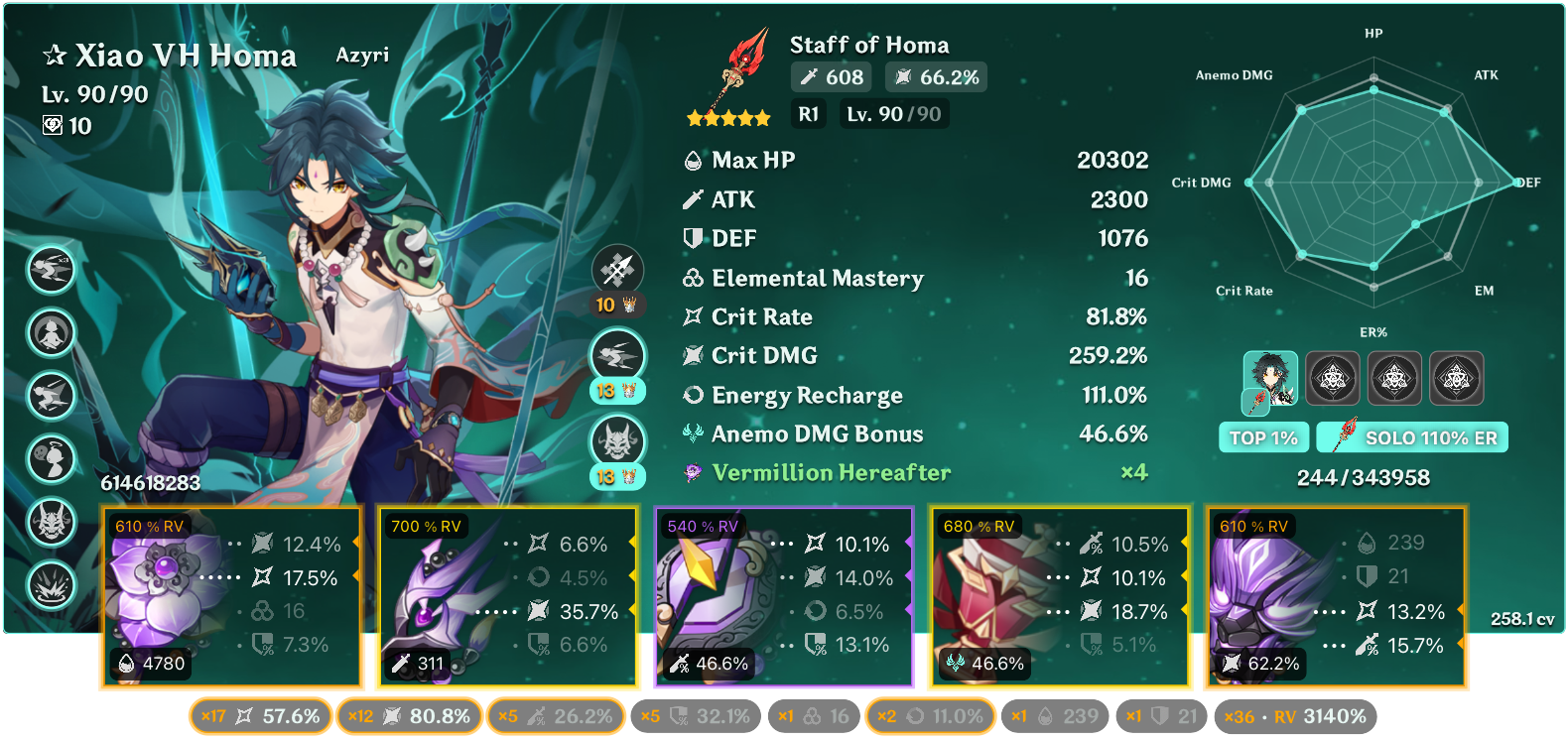
Task: Click the side-profile face constellation icon
Action: tap(52, 459)
